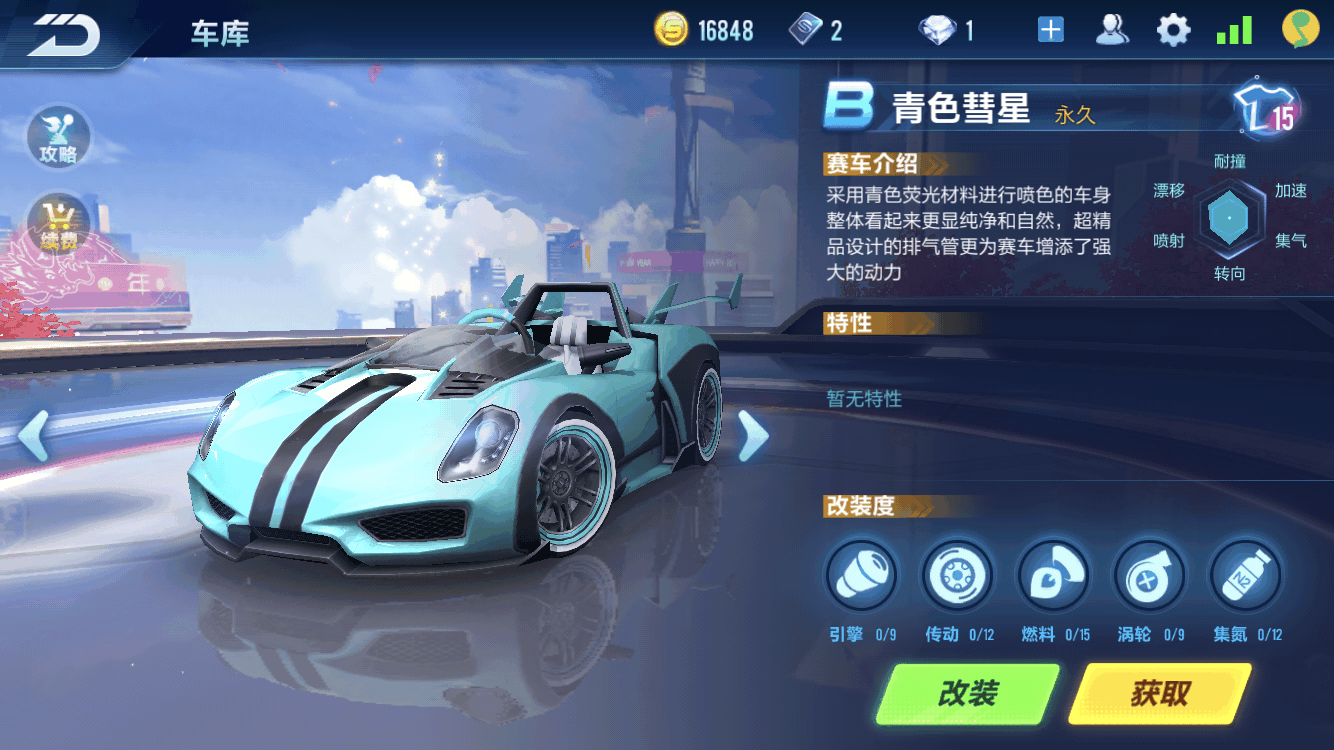
Task: Select the 涡轮 turbo upgrade icon
Action: click(1148, 576)
